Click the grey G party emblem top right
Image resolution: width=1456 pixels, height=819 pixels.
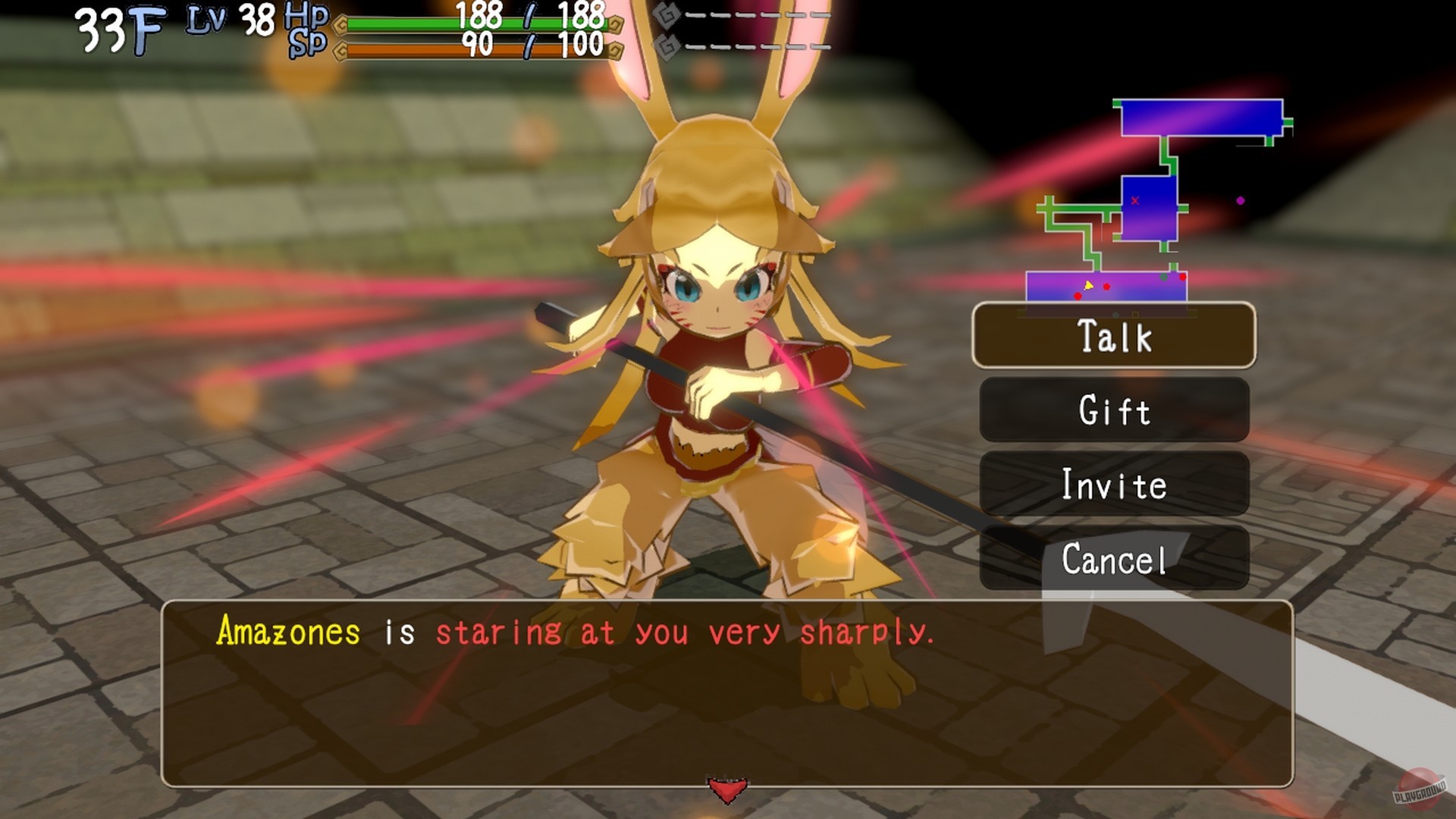point(666,13)
